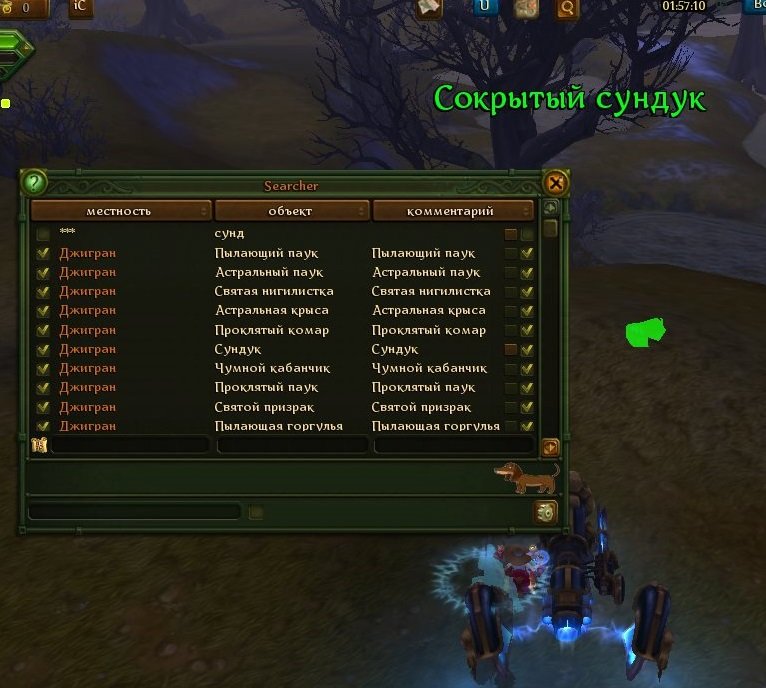766x688 pixels.
Task: Focus the местность filter input at list bottom
Action: coord(129,446)
